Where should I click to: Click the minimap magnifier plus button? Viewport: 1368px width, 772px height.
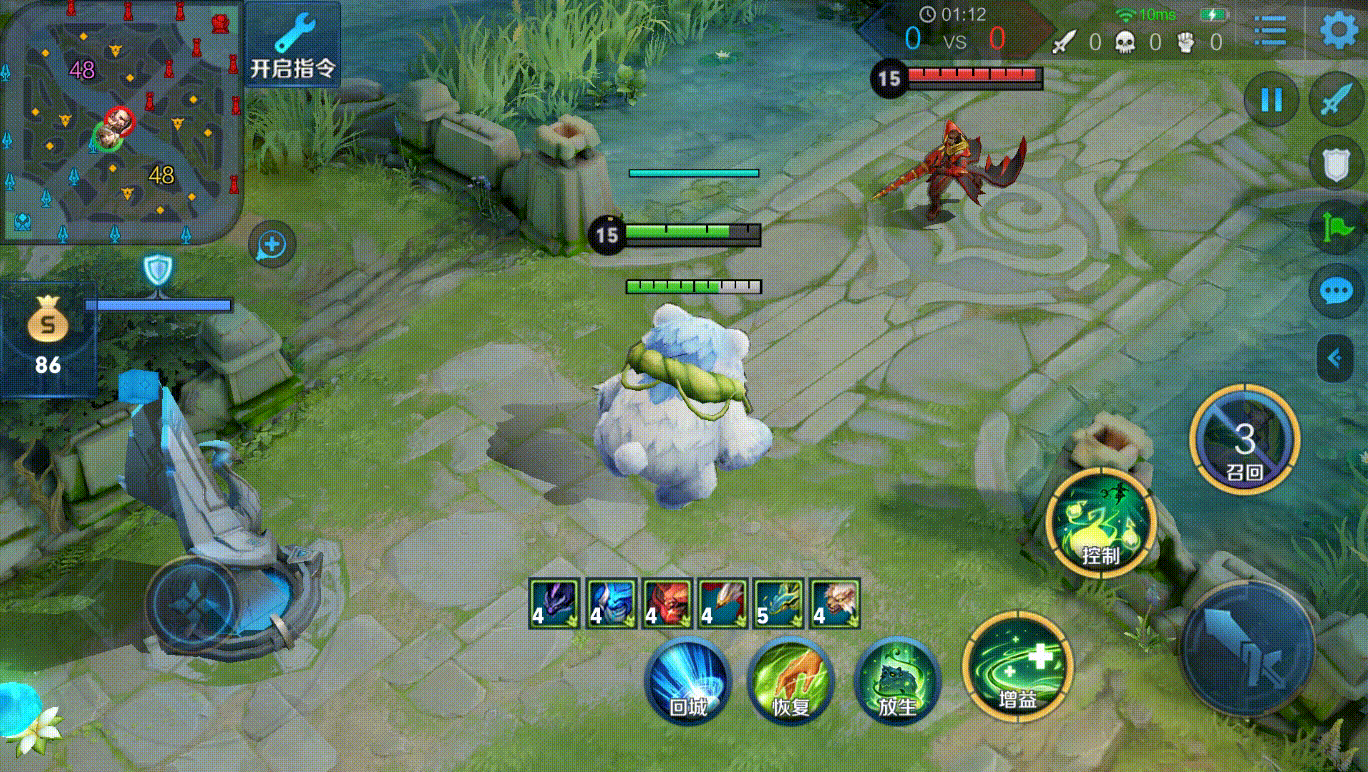(x=272, y=245)
